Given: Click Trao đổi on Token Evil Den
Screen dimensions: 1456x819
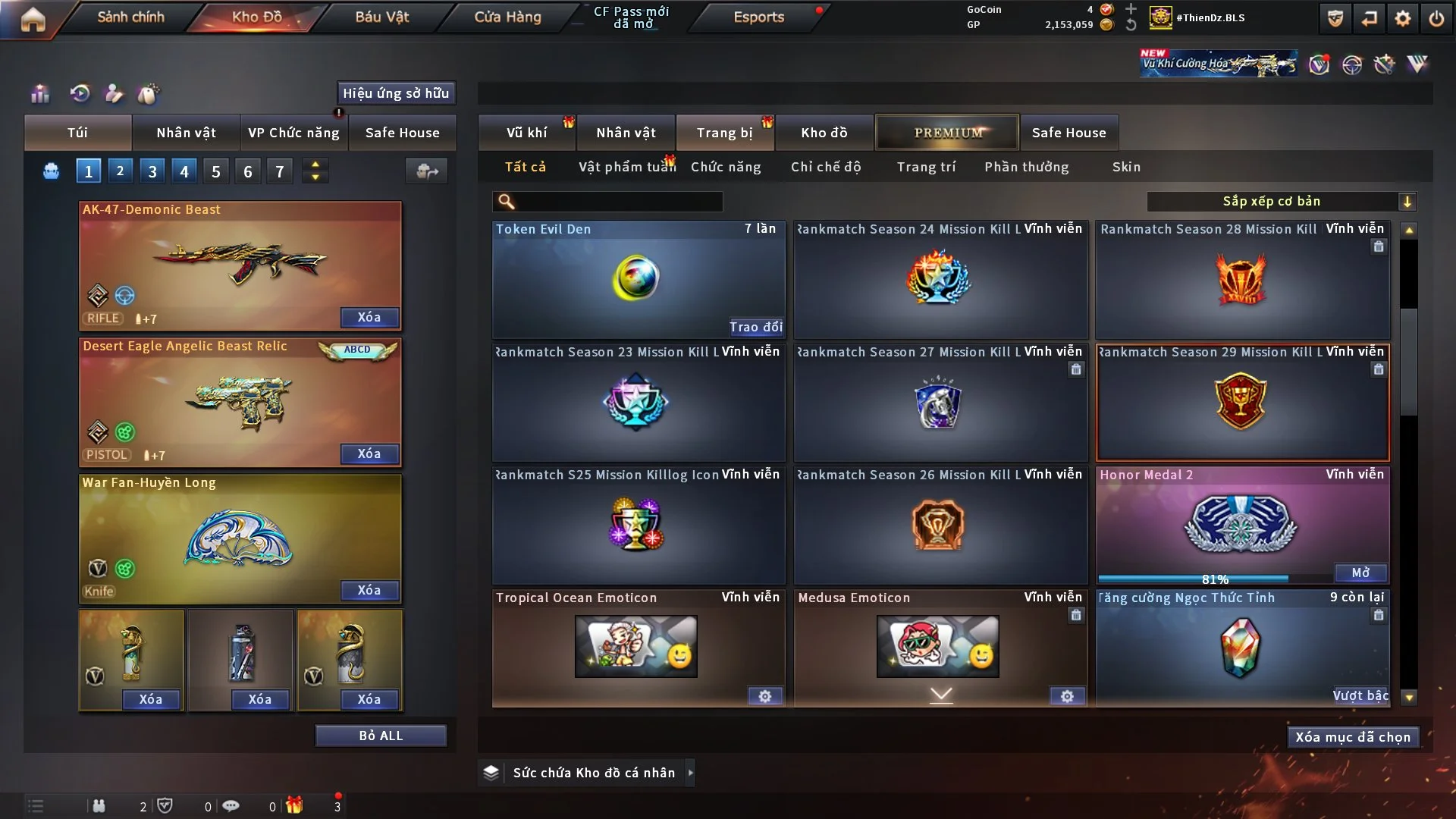Looking at the screenshot, I should click(x=755, y=327).
